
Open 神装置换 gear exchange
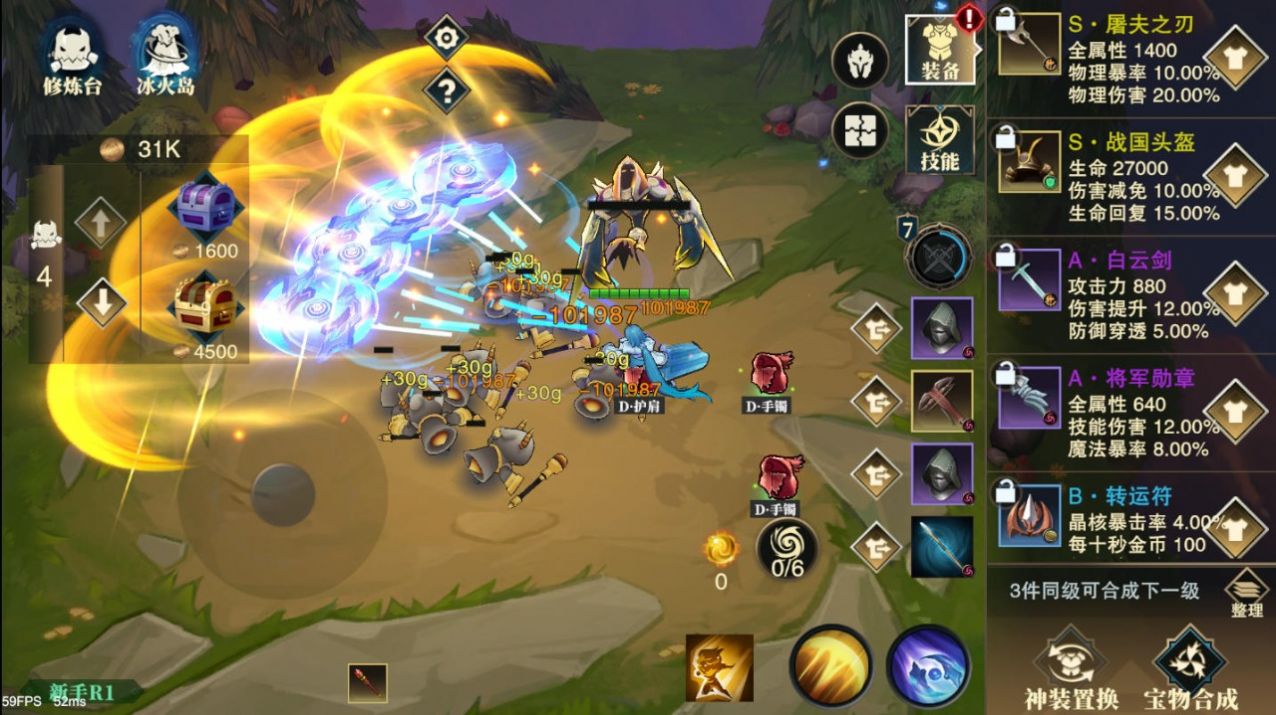[1070, 670]
